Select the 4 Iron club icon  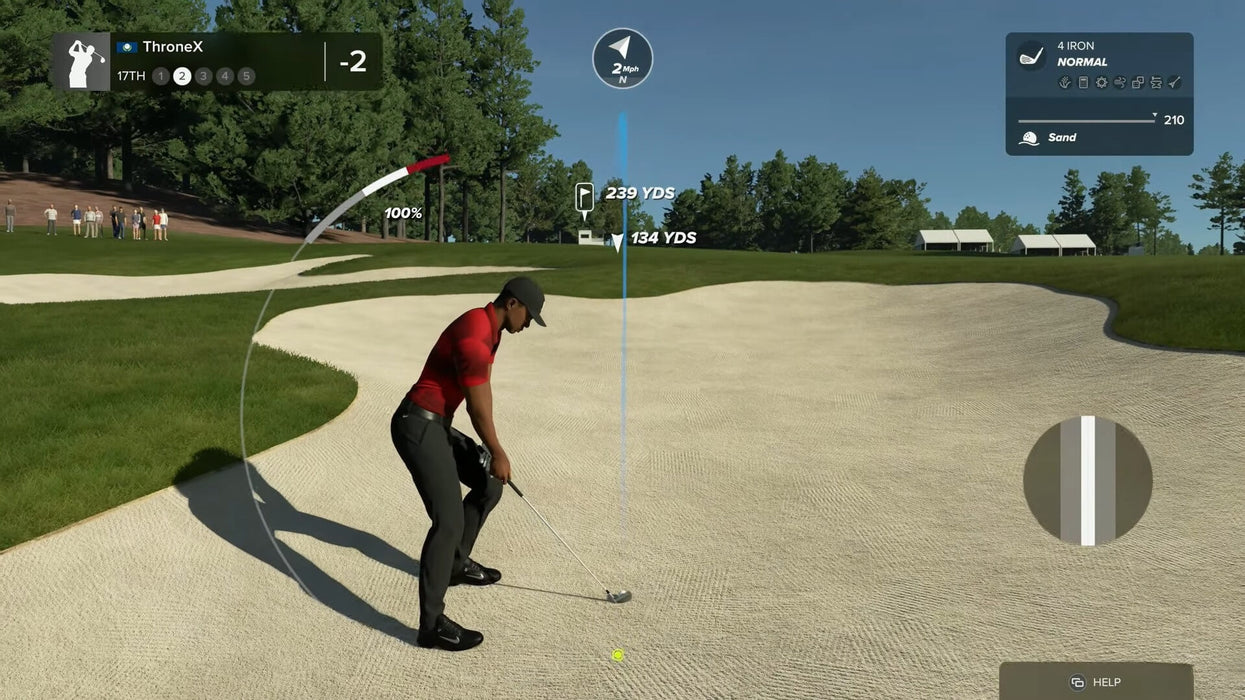pyautogui.click(x=1031, y=55)
